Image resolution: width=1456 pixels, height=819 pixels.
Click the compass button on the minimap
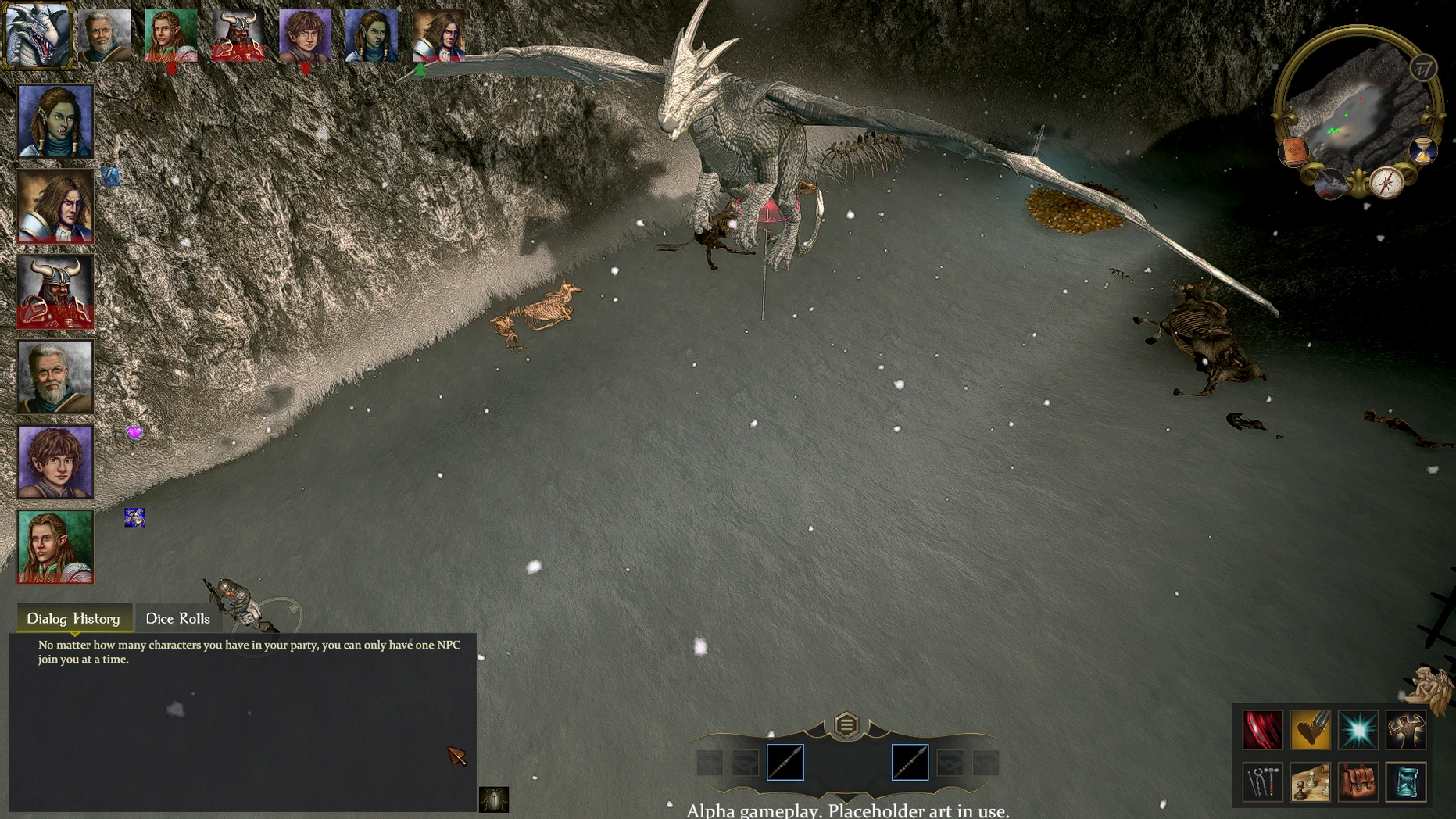tap(1386, 183)
